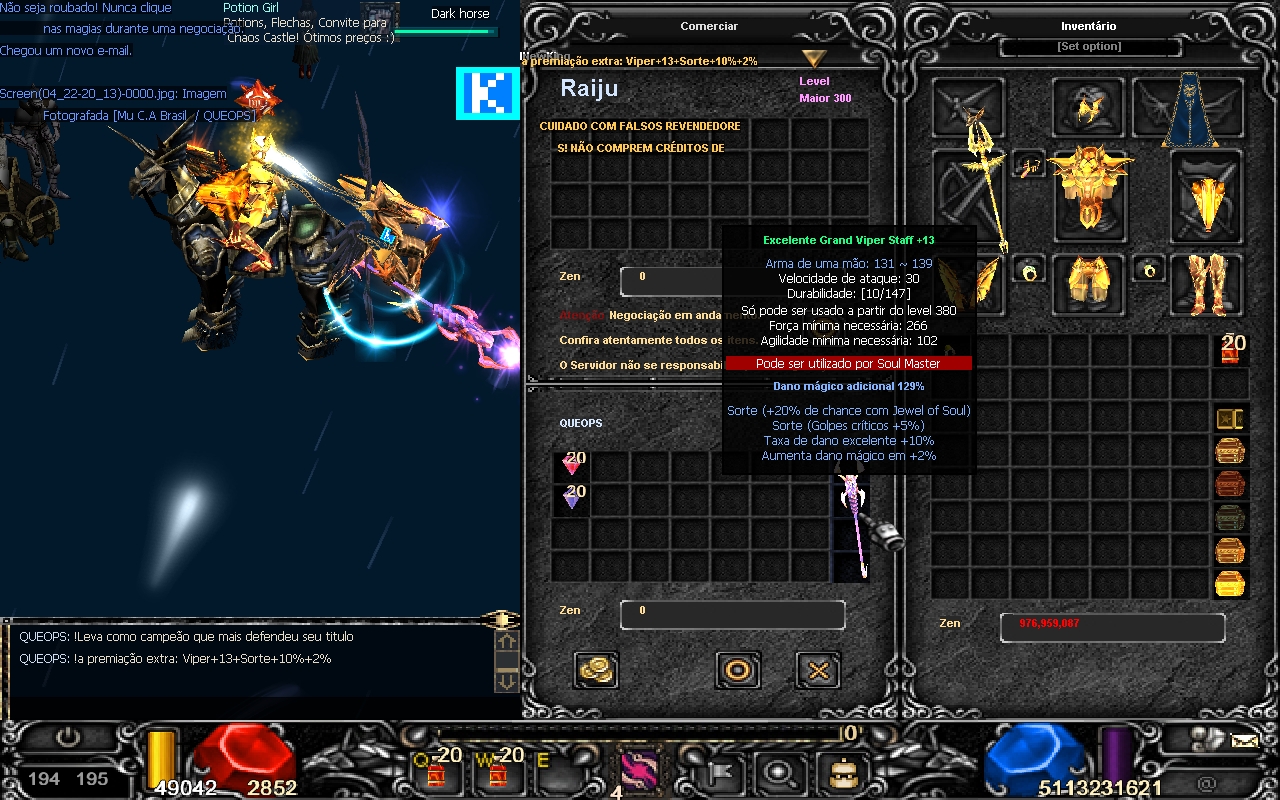The width and height of the screenshot is (1280, 800).
Task: Select the equipped golden chest armor
Action: [1089, 195]
